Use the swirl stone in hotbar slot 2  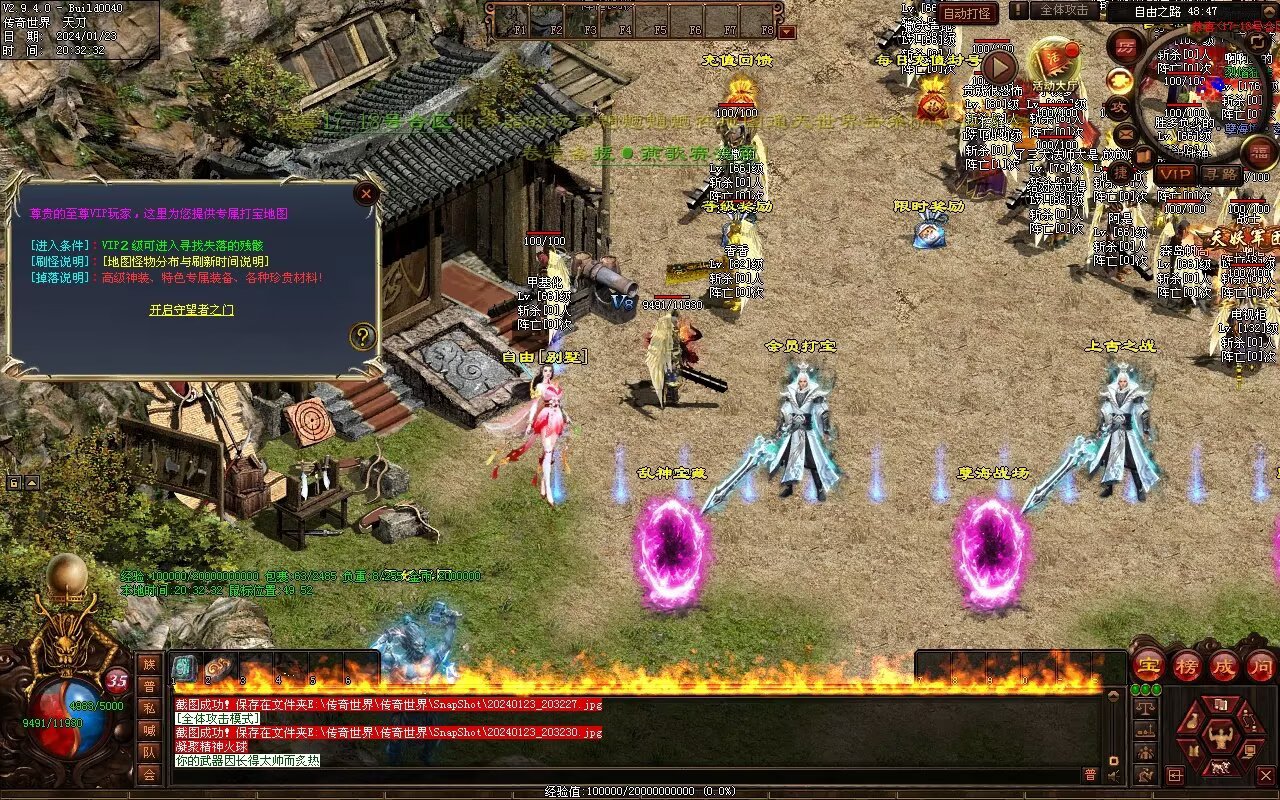click(x=219, y=668)
